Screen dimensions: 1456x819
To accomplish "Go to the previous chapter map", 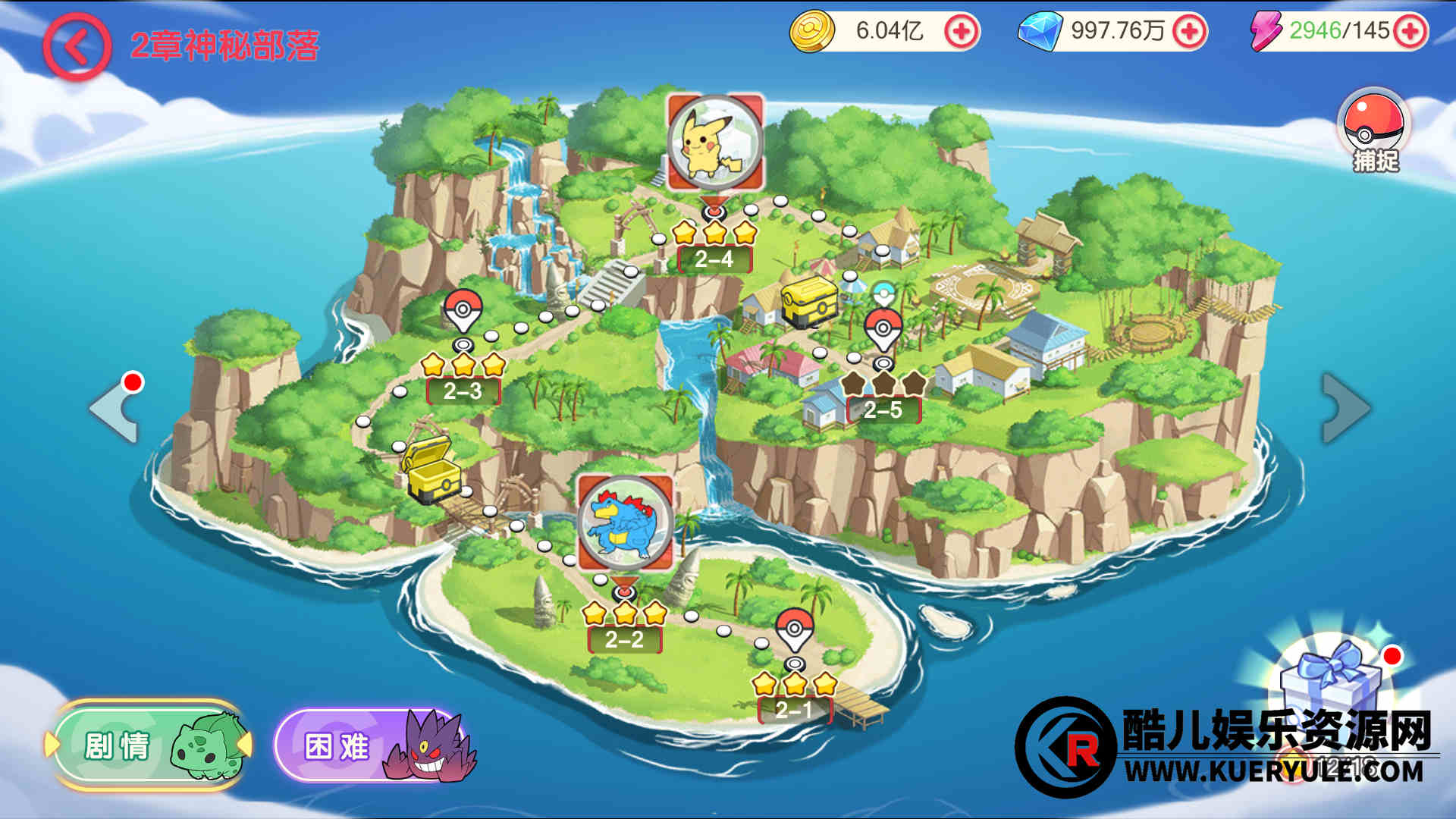I will (115, 409).
